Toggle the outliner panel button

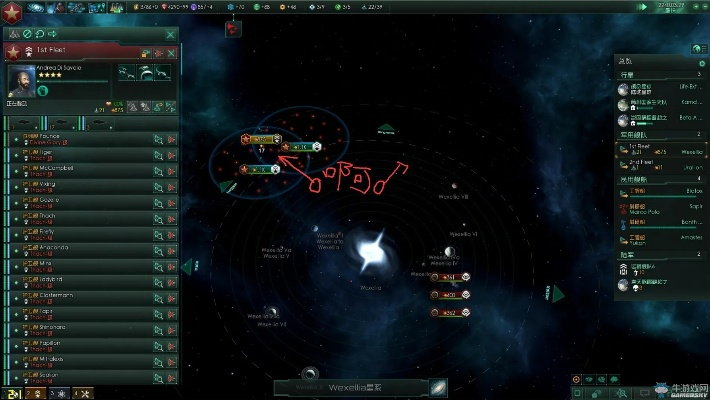(697, 49)
